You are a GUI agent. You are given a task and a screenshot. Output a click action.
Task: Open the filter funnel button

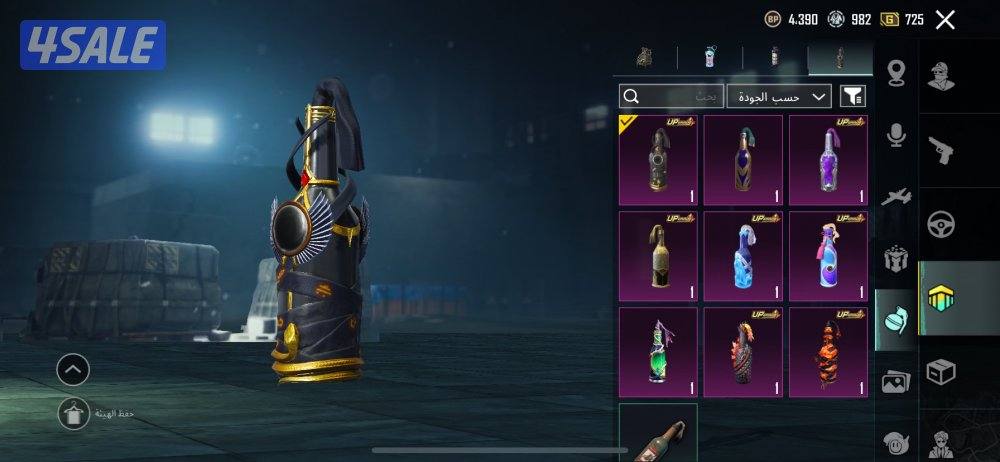pyautogui.click(x=852, y=96)
